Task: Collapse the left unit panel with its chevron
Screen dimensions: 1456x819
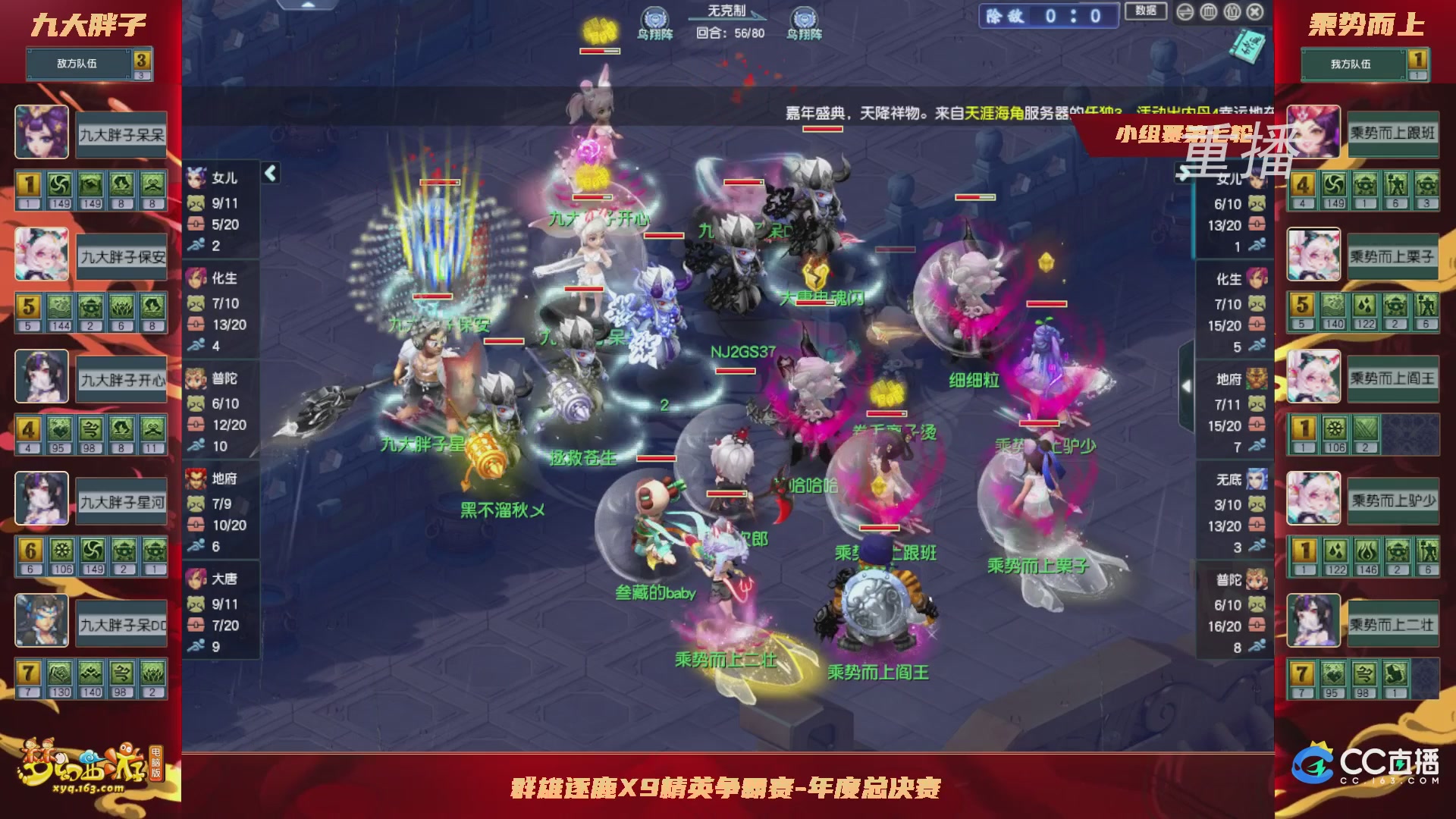Action: tap(269, 173)
